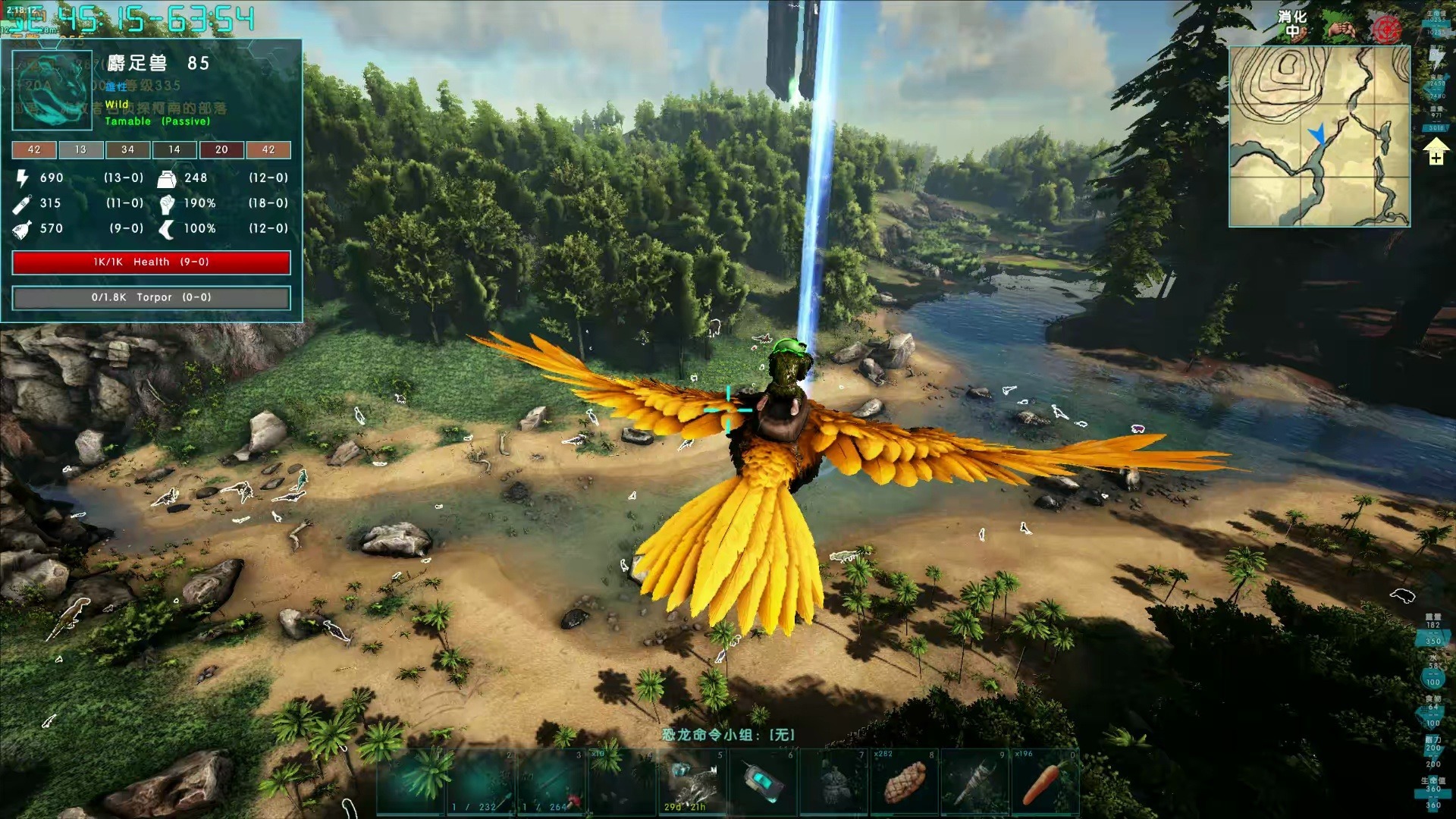This screenshot has height=819, width=1456.
Task: Click the creature portrait in the info panel
Action: point(52,90)
